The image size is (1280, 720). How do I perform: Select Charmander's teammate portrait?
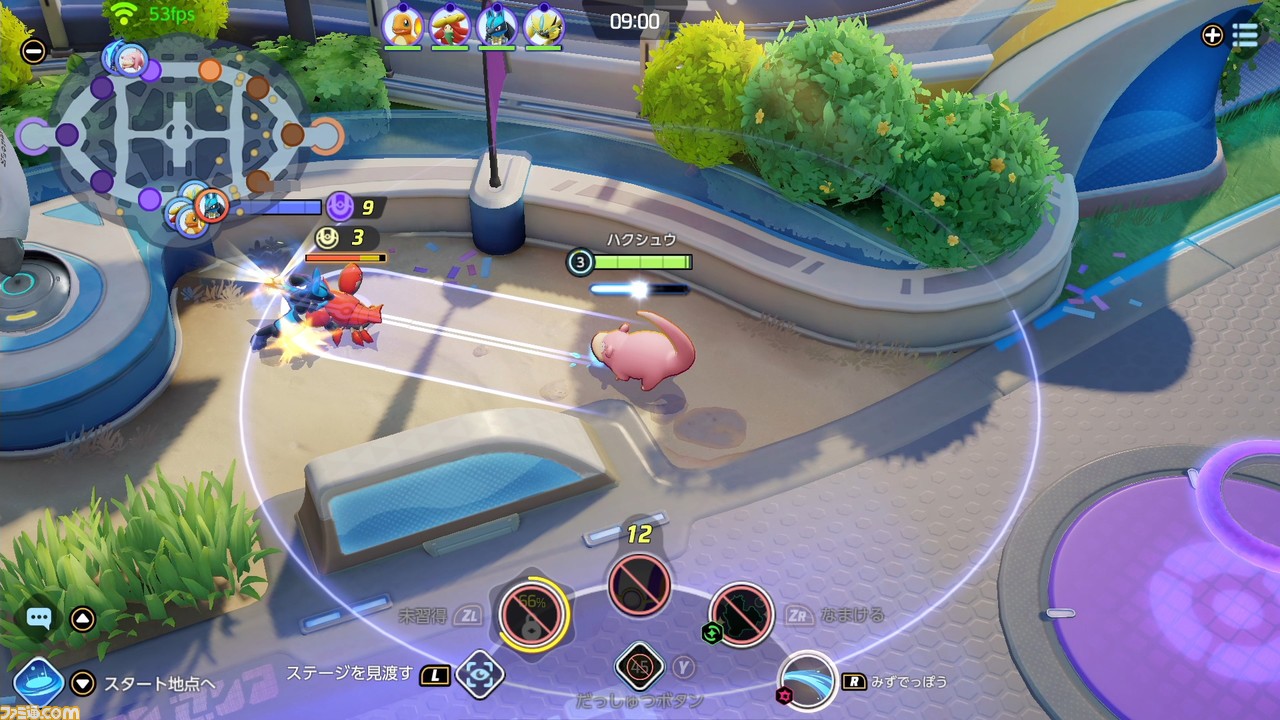[401, 25]
